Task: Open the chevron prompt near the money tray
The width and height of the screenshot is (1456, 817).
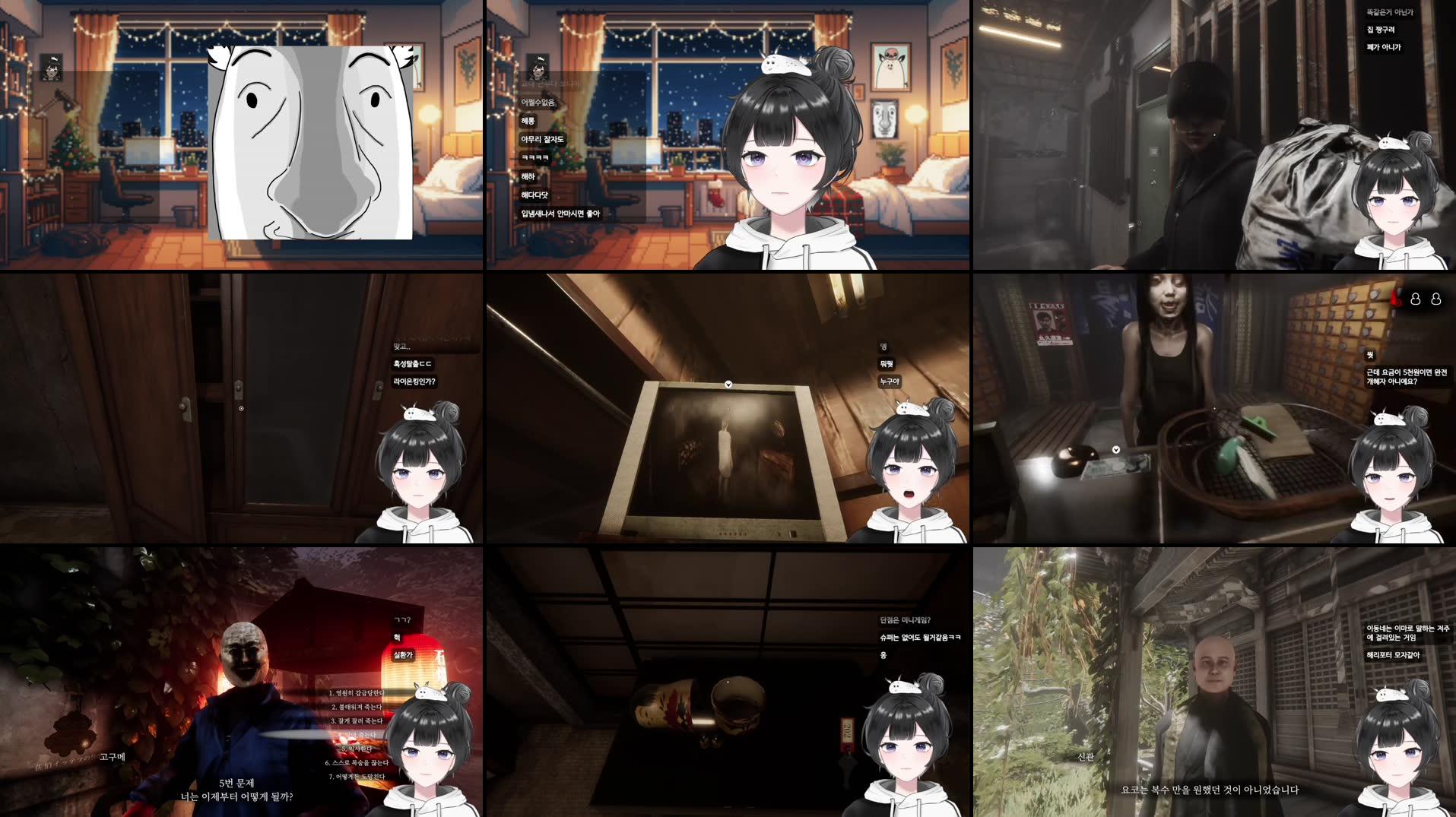Action: point(1116,448)
